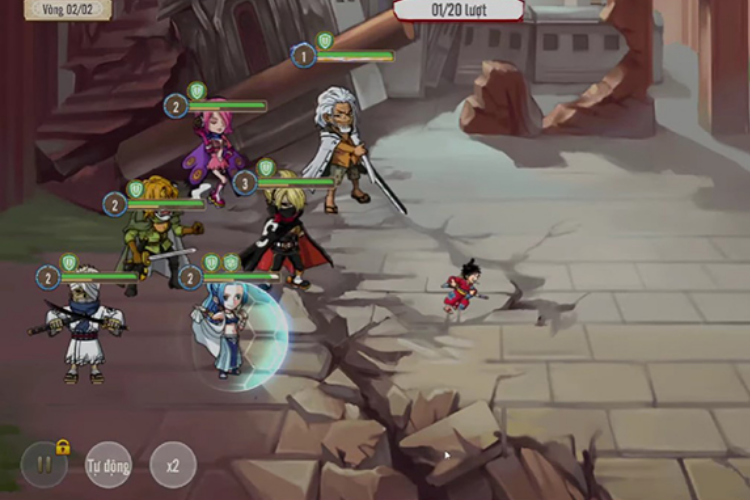Pause the battle with the pause button

click(43, 465)
